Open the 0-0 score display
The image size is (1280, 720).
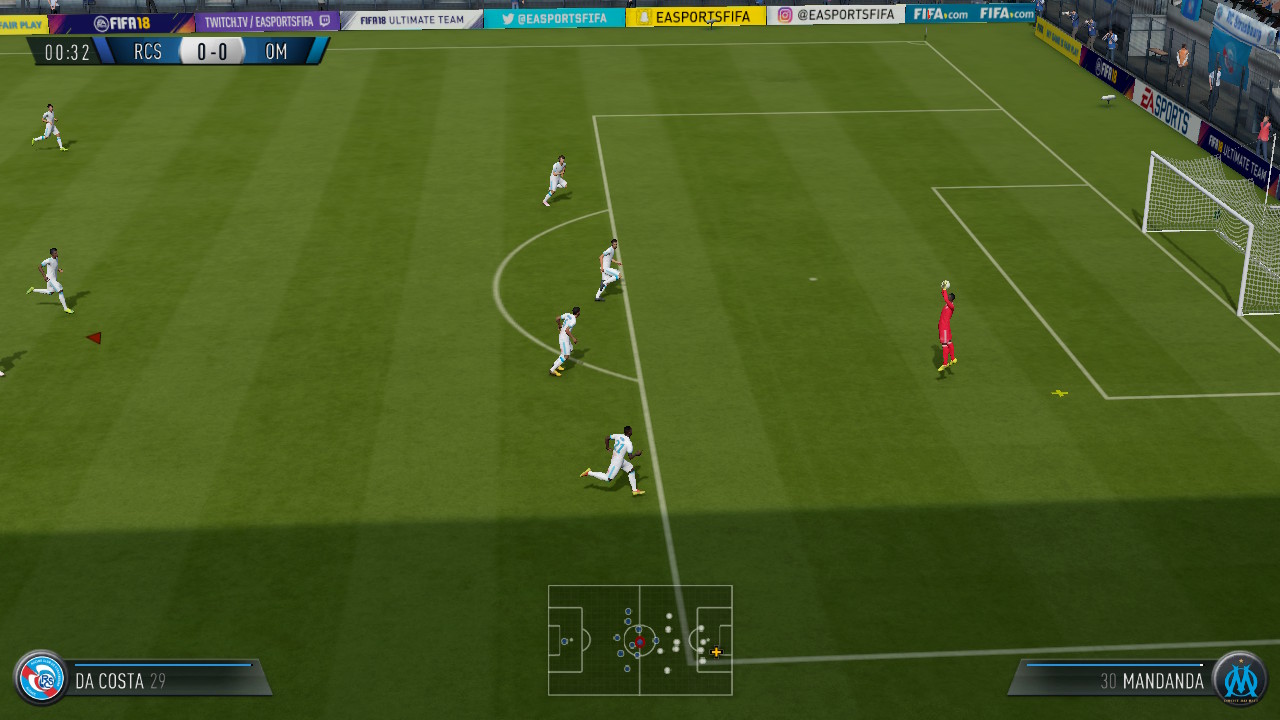pos(211,51)
